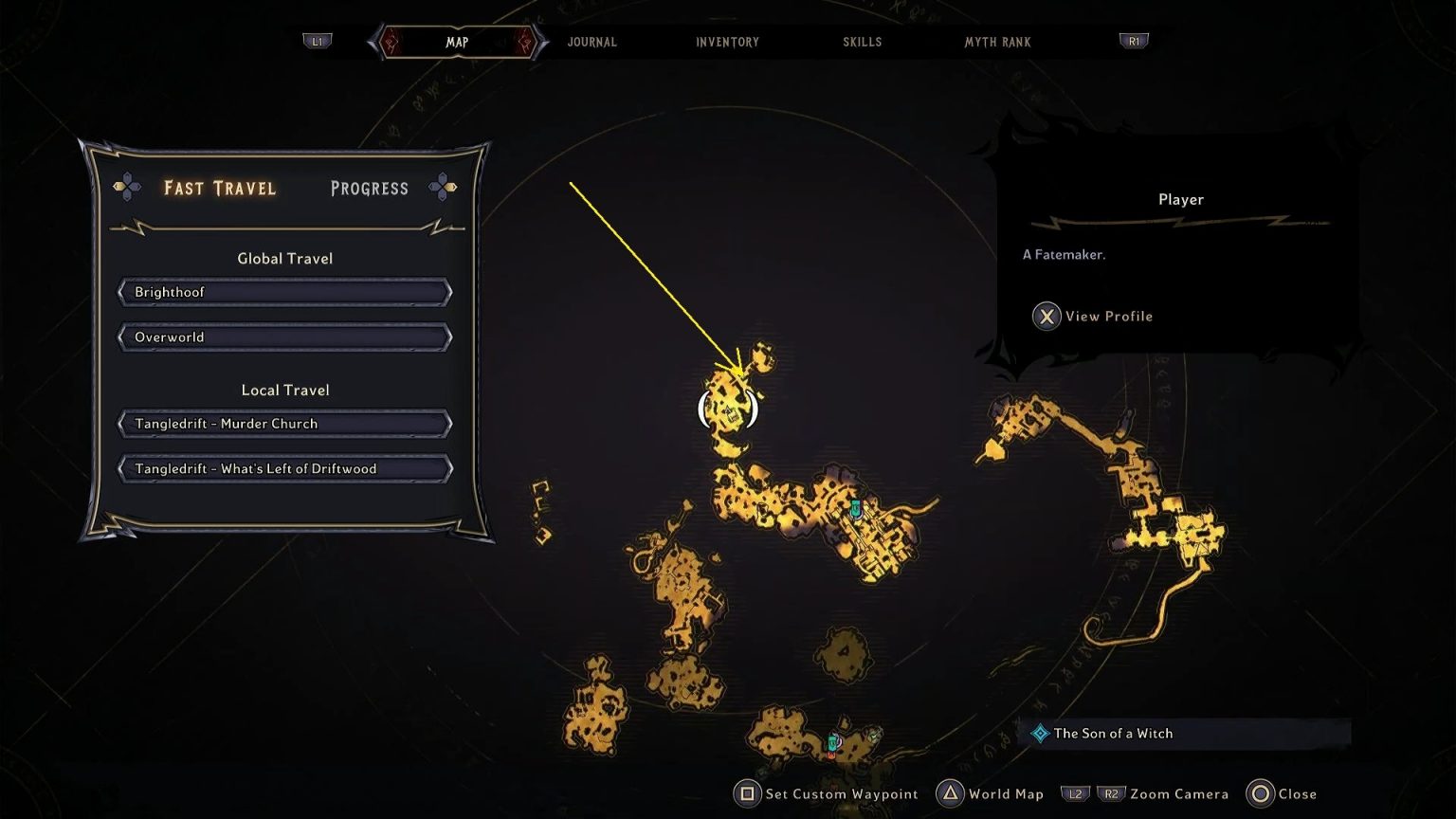
Task: Select Tangledrift - Murder Church travel point
Action: [284, 424]
